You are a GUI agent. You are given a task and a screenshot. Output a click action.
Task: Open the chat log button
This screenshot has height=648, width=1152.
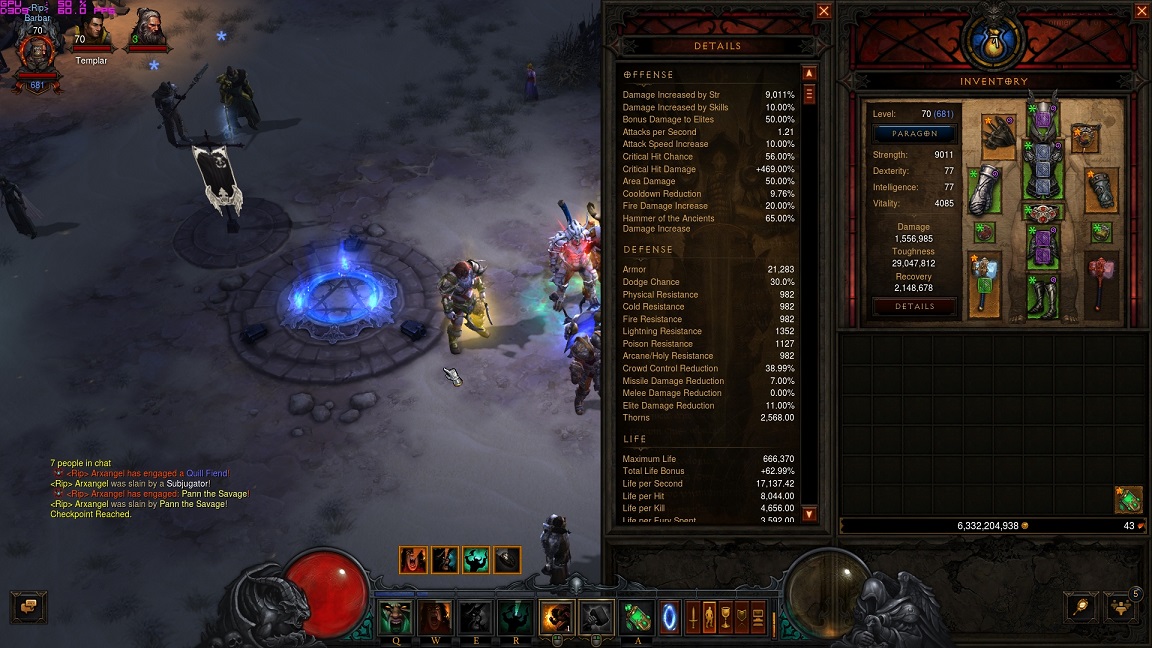tap(28, 606)
